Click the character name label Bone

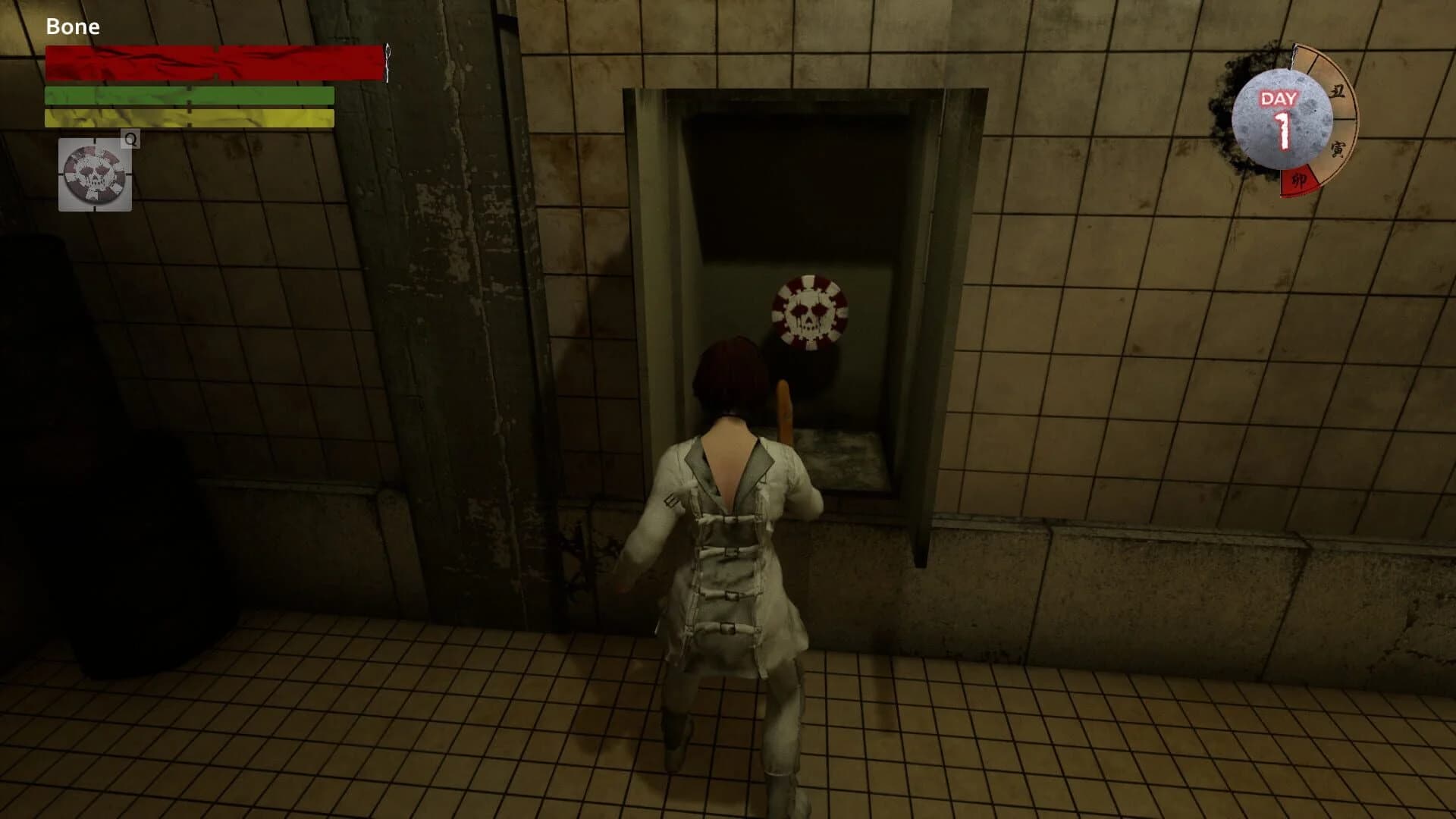pos(73,26)
